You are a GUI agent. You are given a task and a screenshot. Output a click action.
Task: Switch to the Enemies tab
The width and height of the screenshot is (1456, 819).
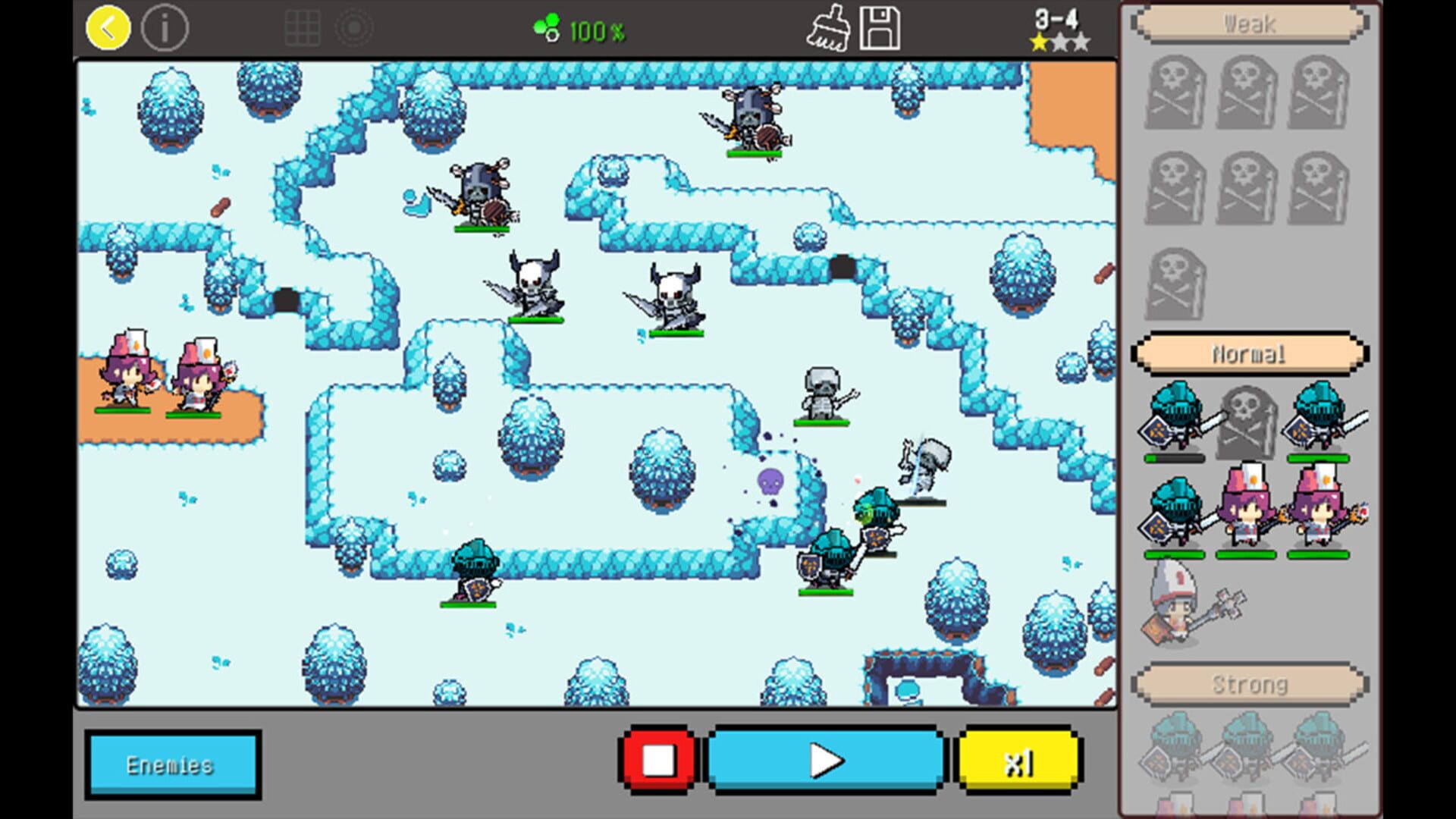click(171, 764)
